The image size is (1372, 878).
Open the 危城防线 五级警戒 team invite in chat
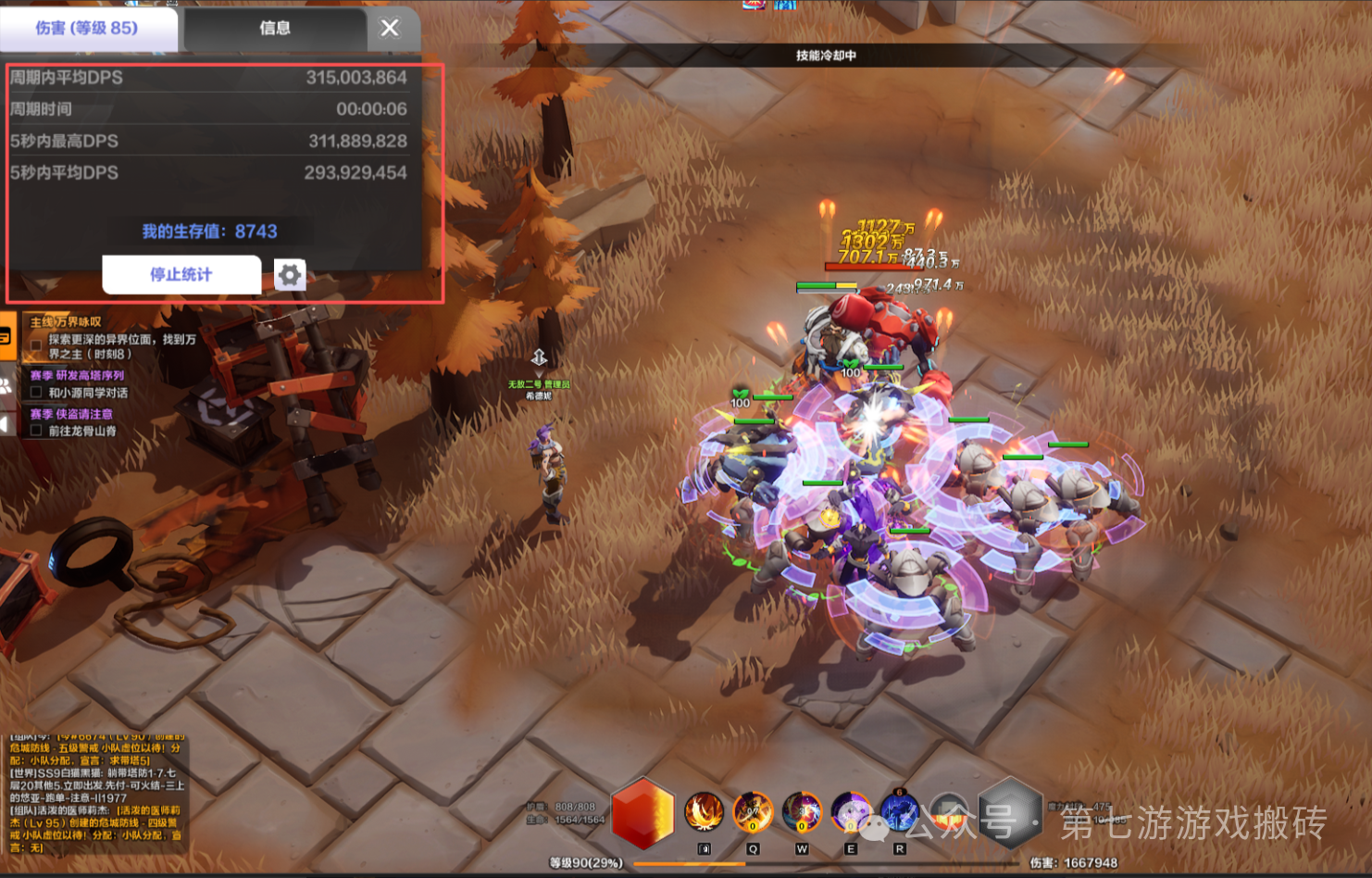point(93,747)
